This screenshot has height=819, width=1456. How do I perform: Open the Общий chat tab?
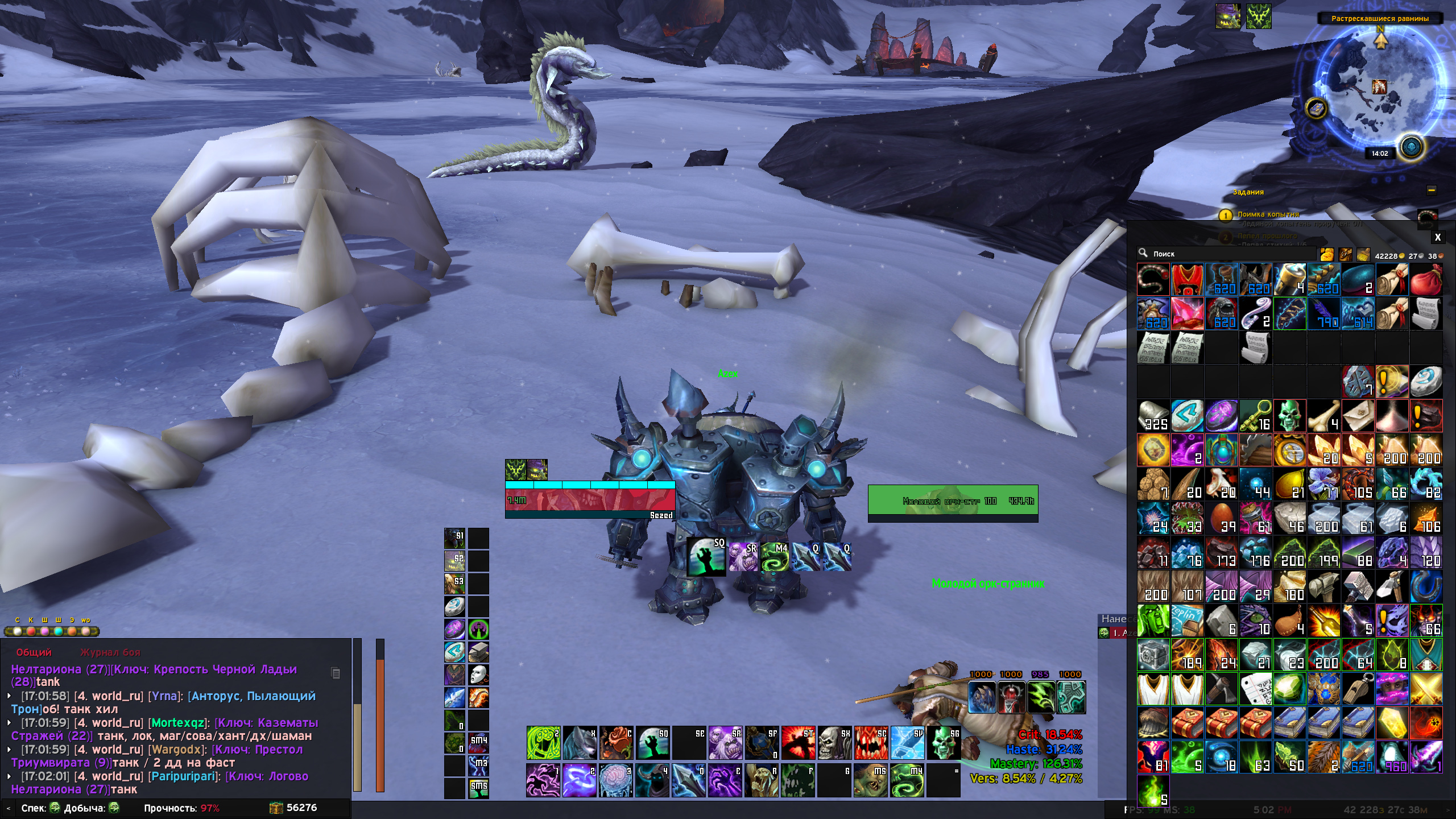pos(34,652)
